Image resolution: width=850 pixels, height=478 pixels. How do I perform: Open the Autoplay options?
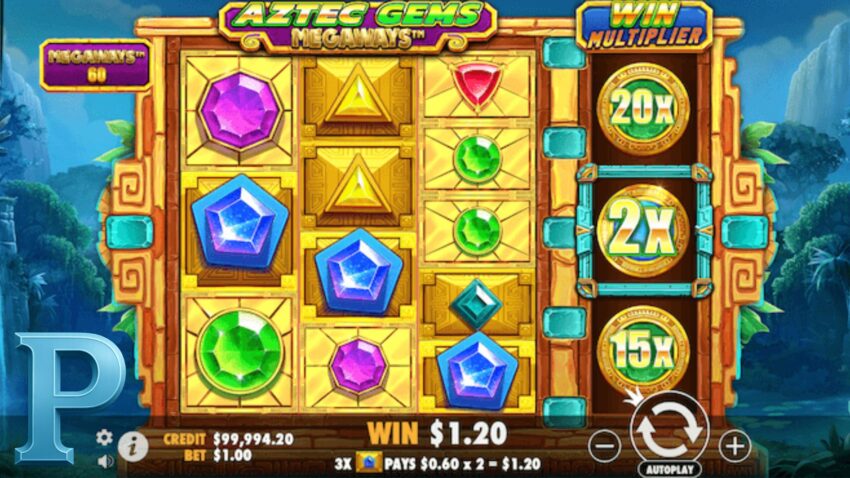tap(669, 467)
